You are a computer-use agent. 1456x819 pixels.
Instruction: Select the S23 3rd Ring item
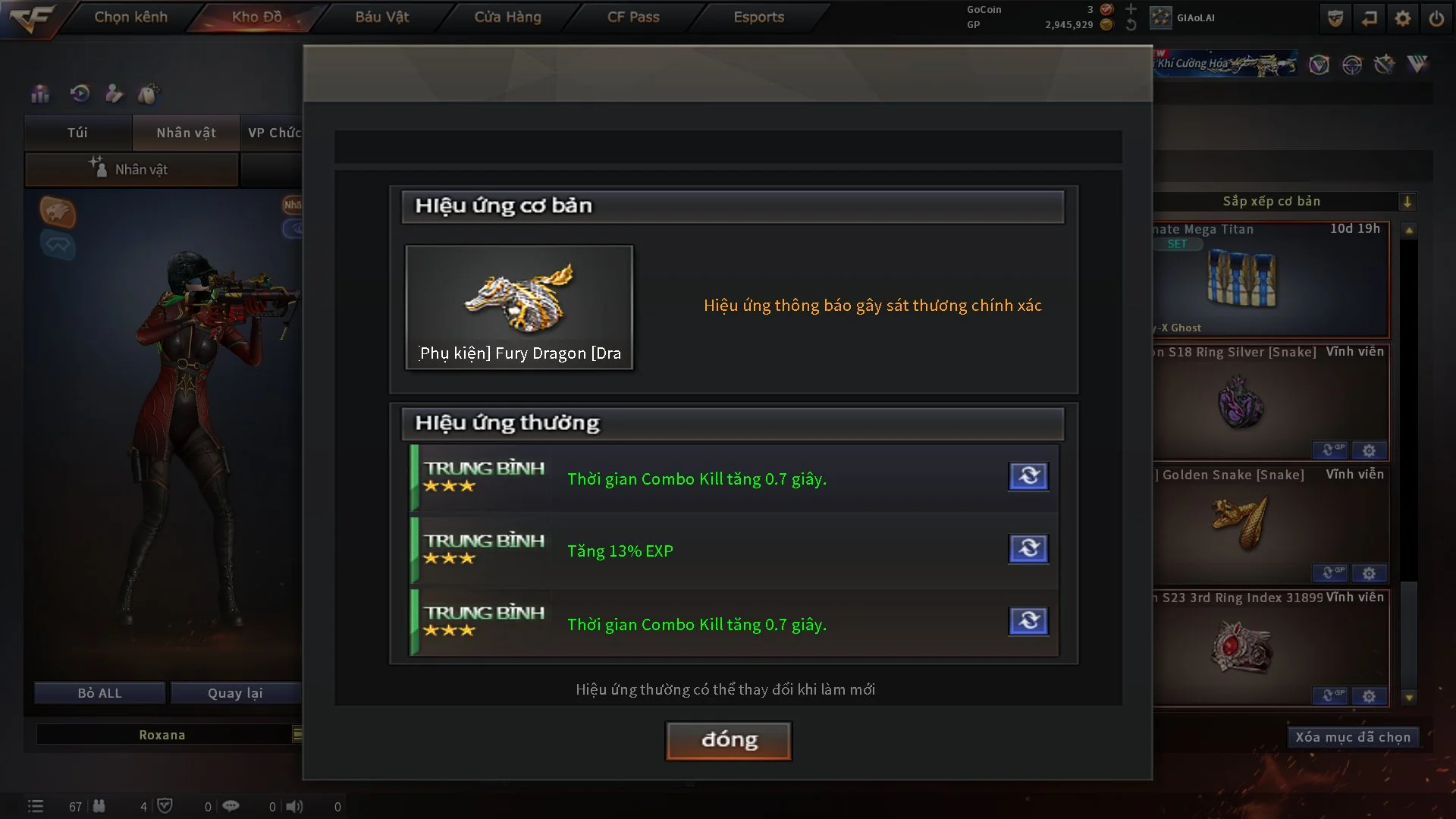(1241, 646)
